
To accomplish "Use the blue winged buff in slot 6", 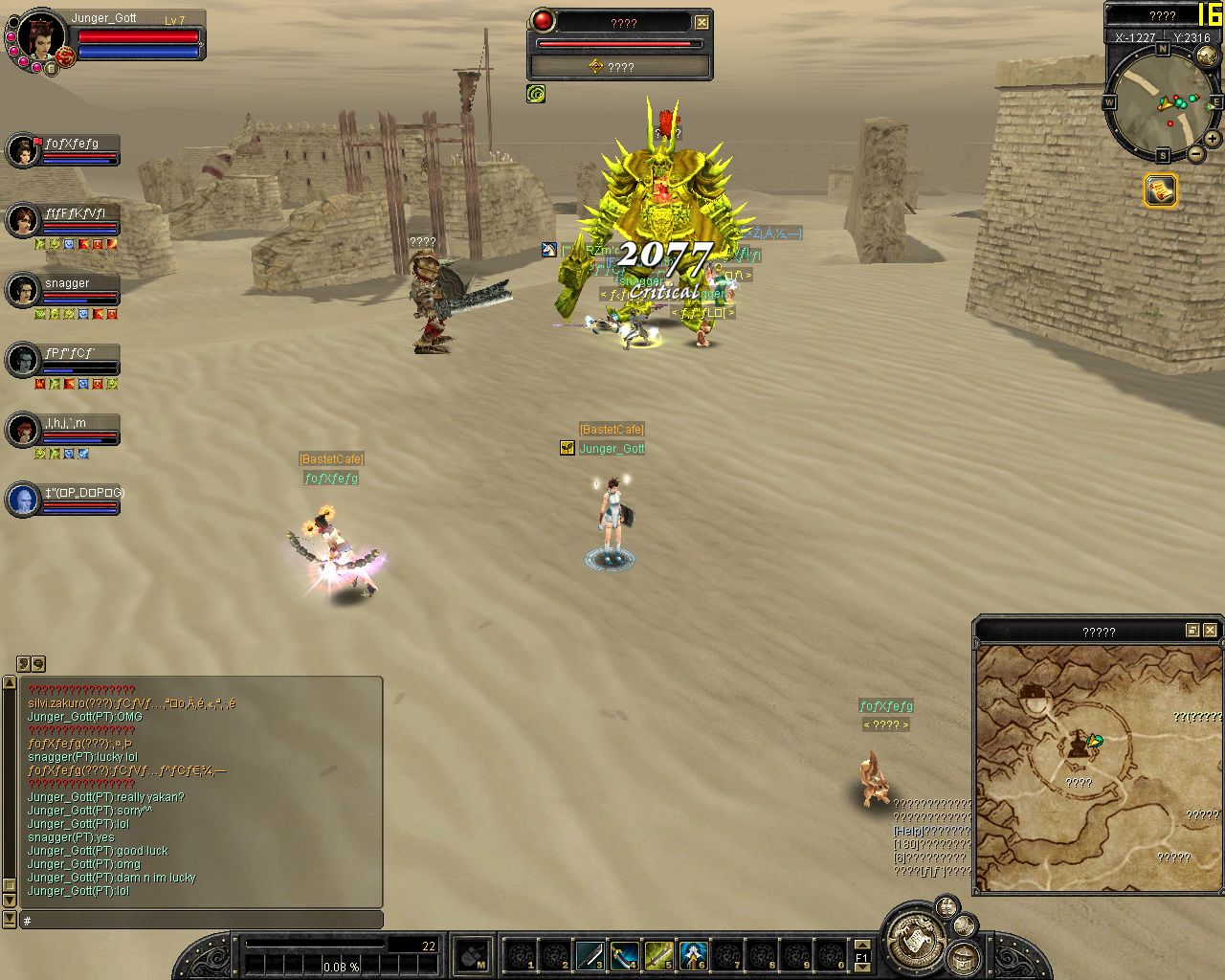I will click(694, 955).
